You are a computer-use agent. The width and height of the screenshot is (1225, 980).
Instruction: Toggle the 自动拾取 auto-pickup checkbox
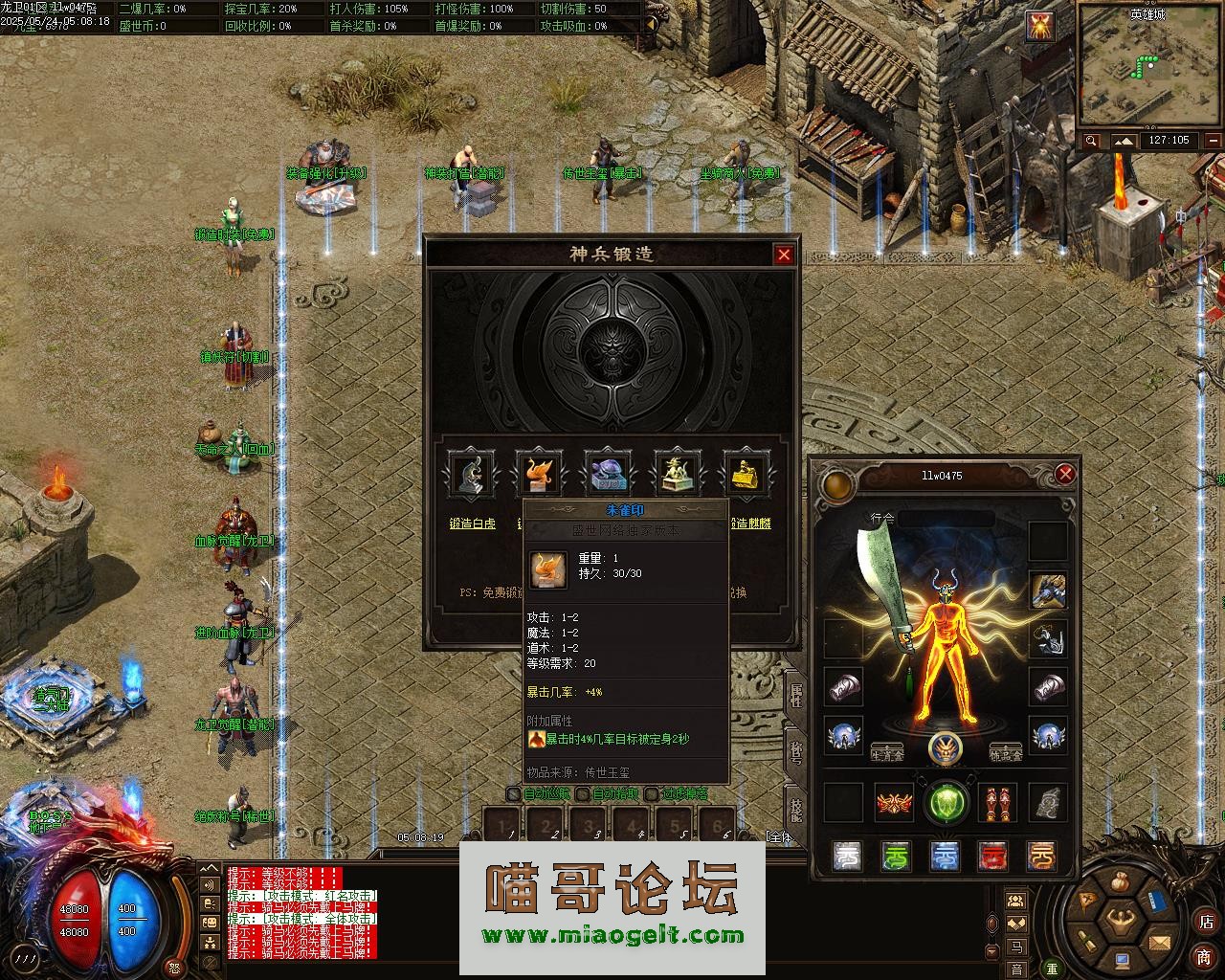(583, 793)
